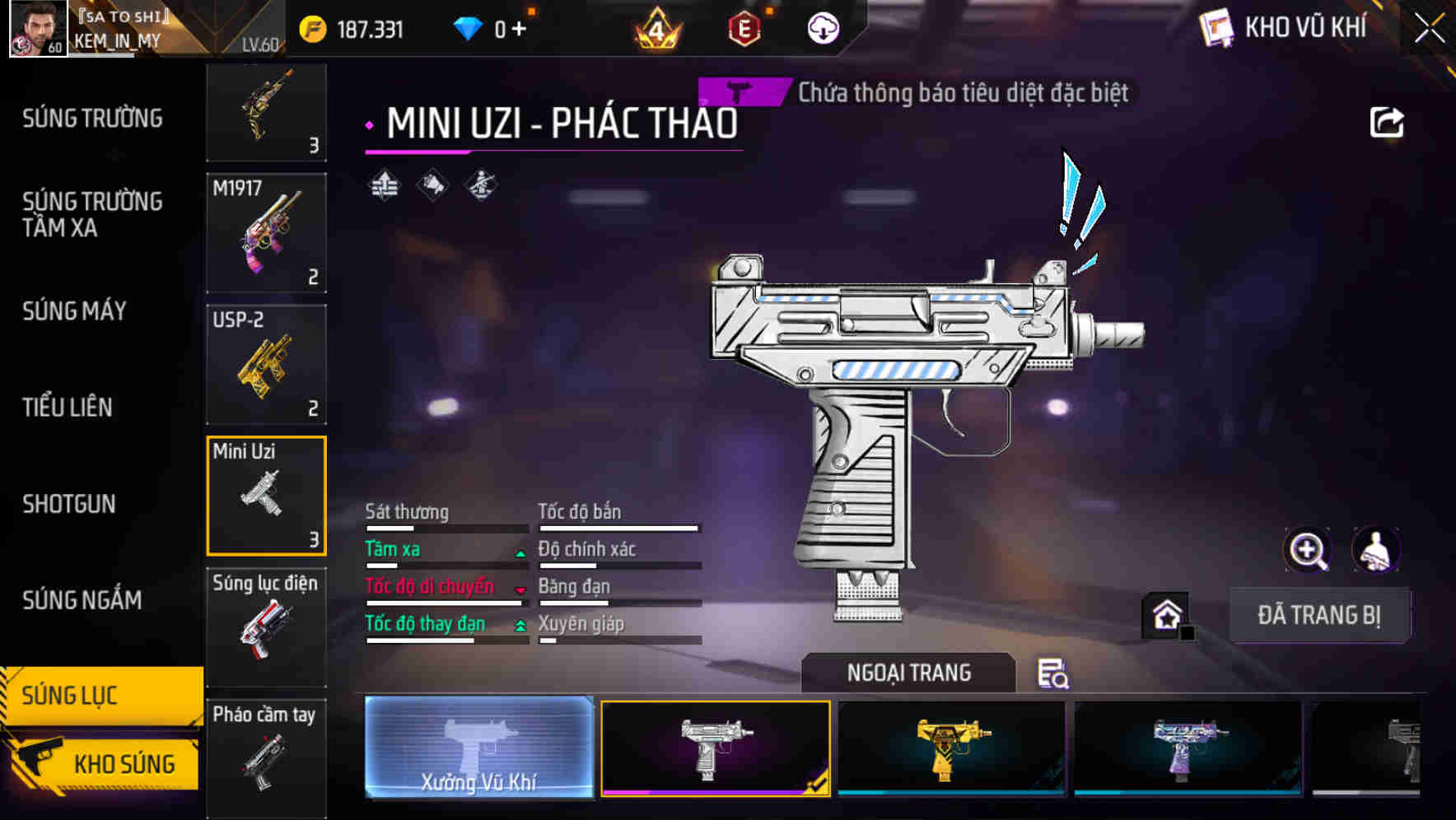Collapse the Tốc độ di chuyển stat arrow
1456x820 pixels.
(520, 589)
